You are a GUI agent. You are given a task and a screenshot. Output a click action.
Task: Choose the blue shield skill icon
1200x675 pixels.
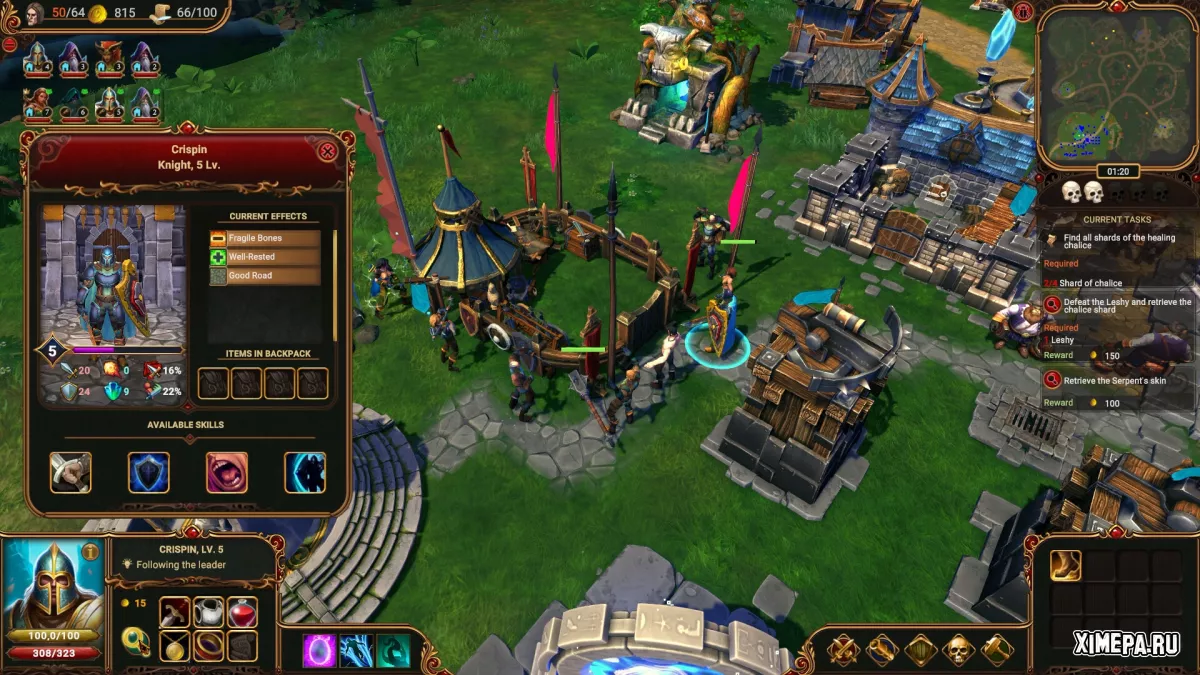click(149, 473)
